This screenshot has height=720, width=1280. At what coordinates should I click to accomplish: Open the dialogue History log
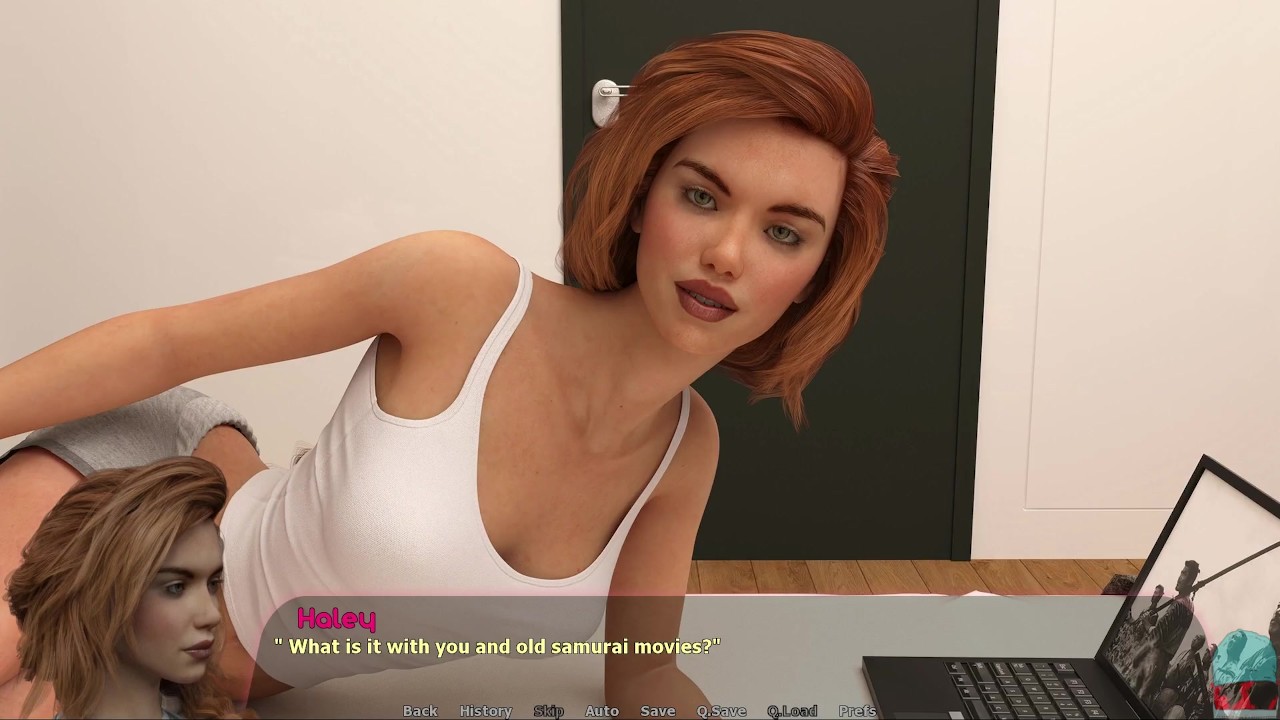pyautogui.click(x=485, y=711)
